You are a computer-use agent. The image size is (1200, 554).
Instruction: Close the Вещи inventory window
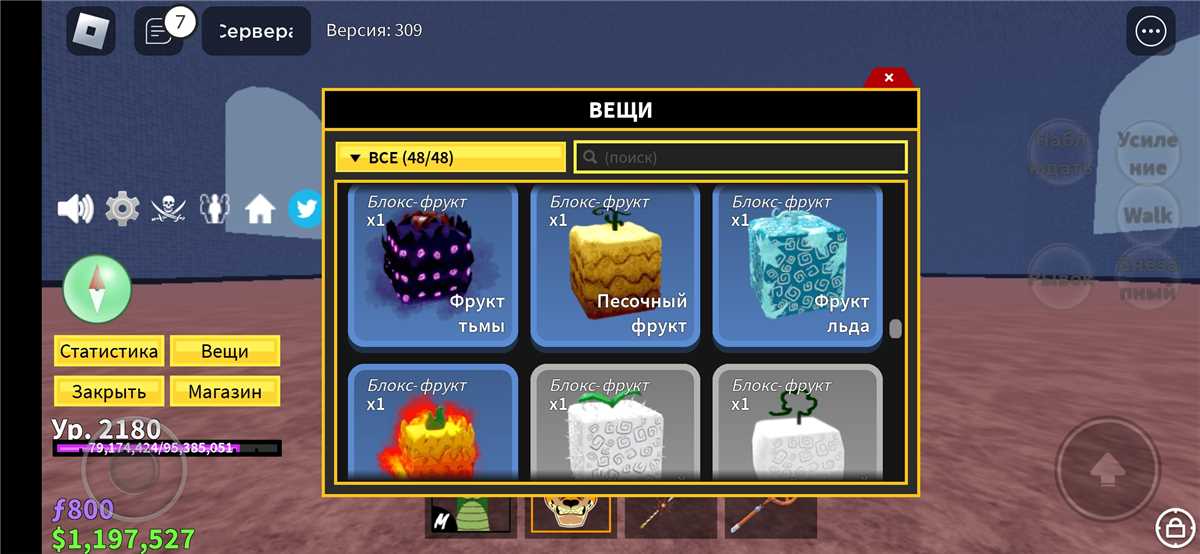coord(888,78)
